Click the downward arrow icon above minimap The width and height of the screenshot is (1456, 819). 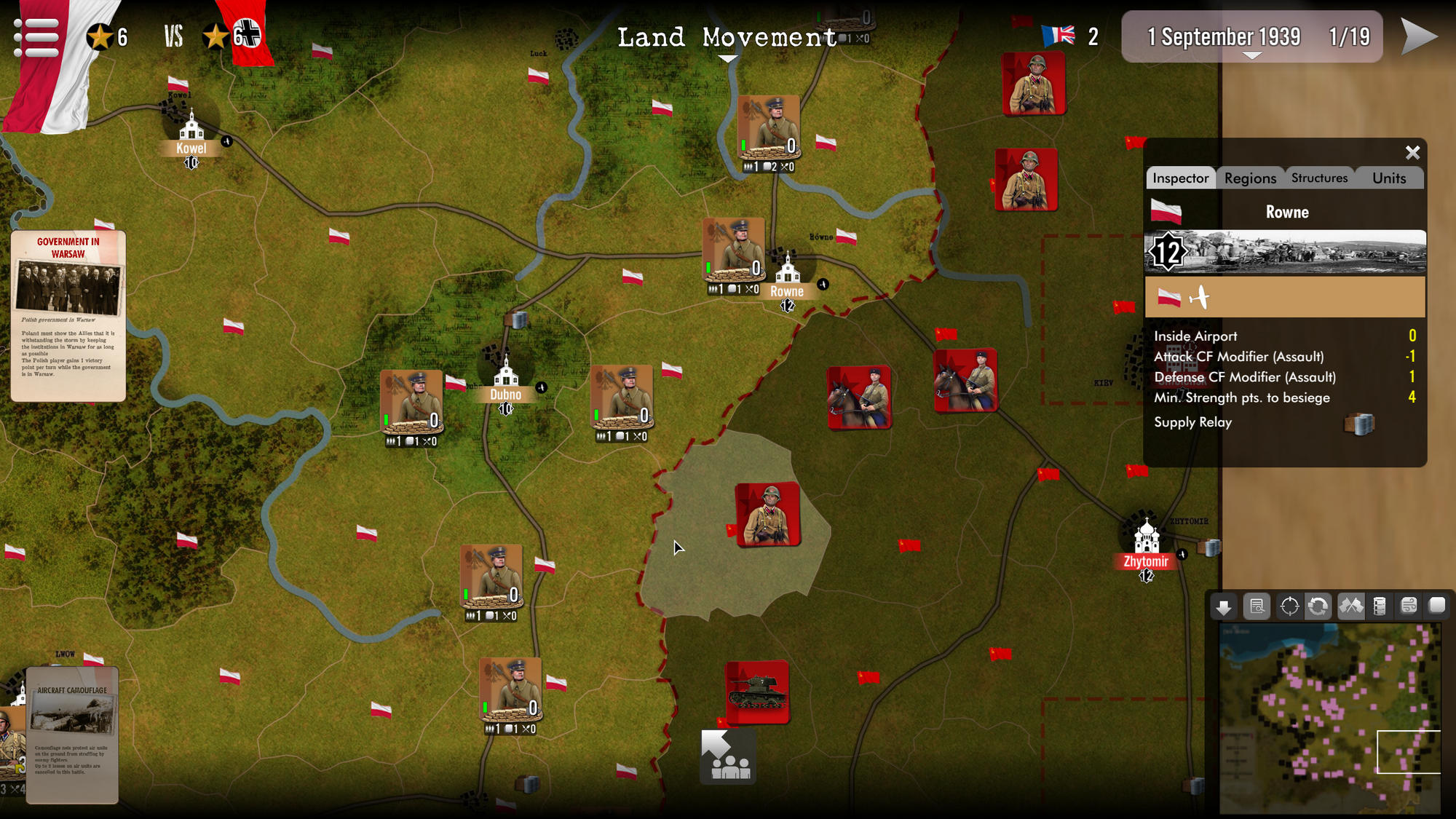1223,606
